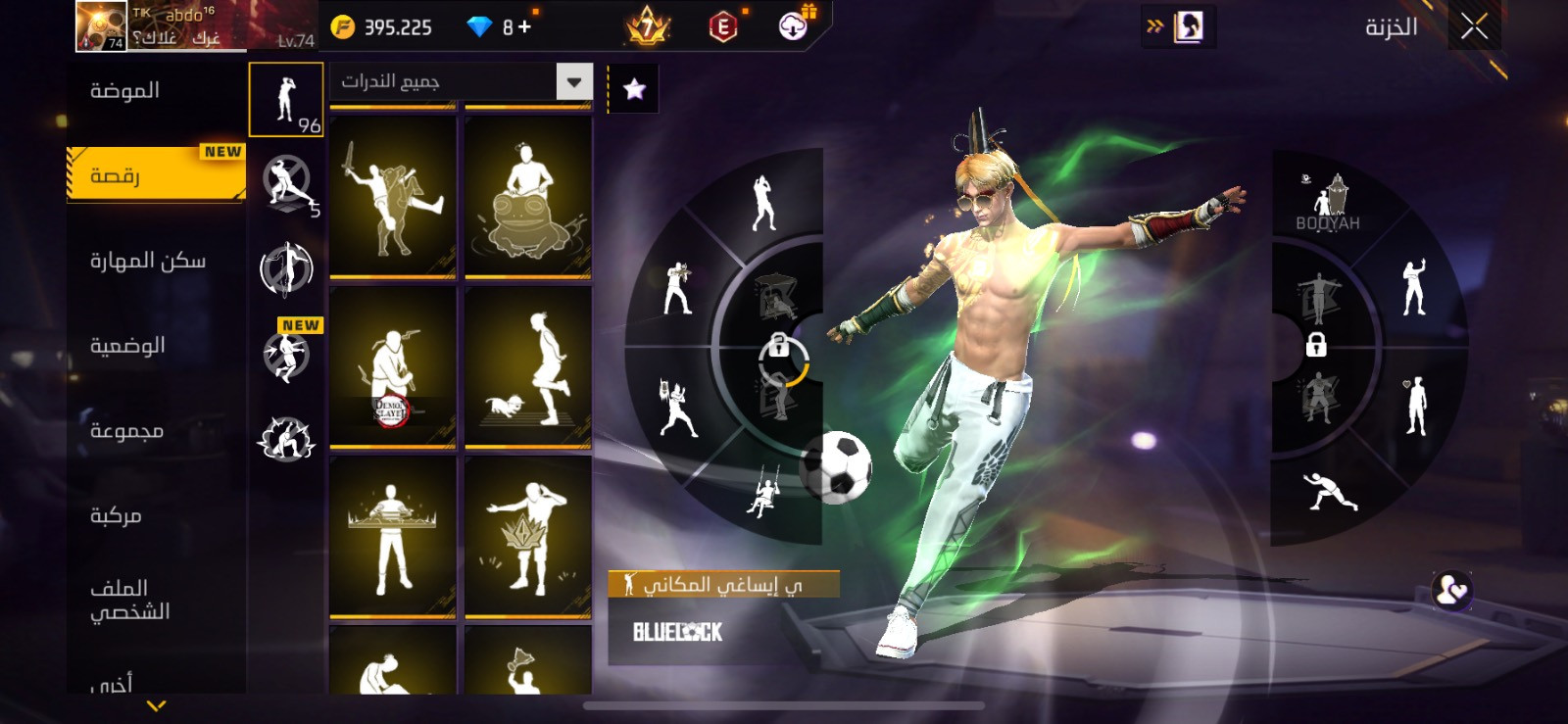Toggle the star favorites filter
The height and width of the screenshot is (724, 1568).
click(634, 89)
